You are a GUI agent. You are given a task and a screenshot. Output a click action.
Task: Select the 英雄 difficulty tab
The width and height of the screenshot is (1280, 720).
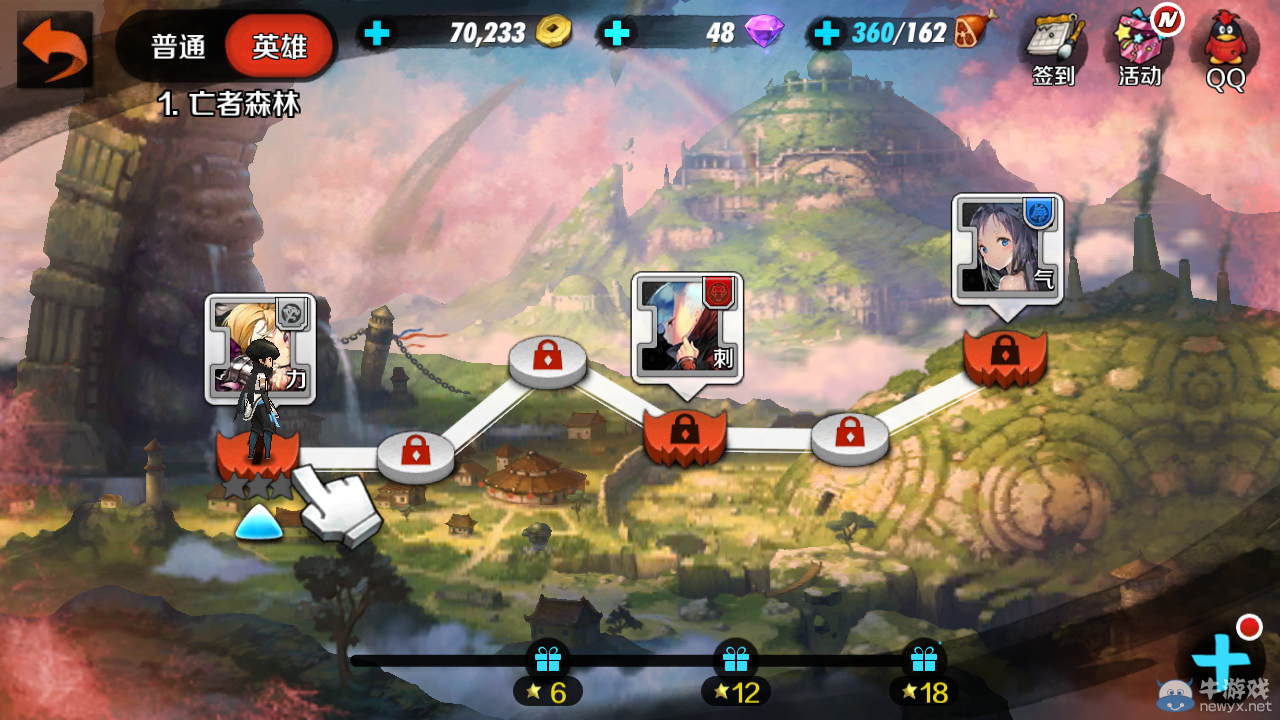coord(279,47)
